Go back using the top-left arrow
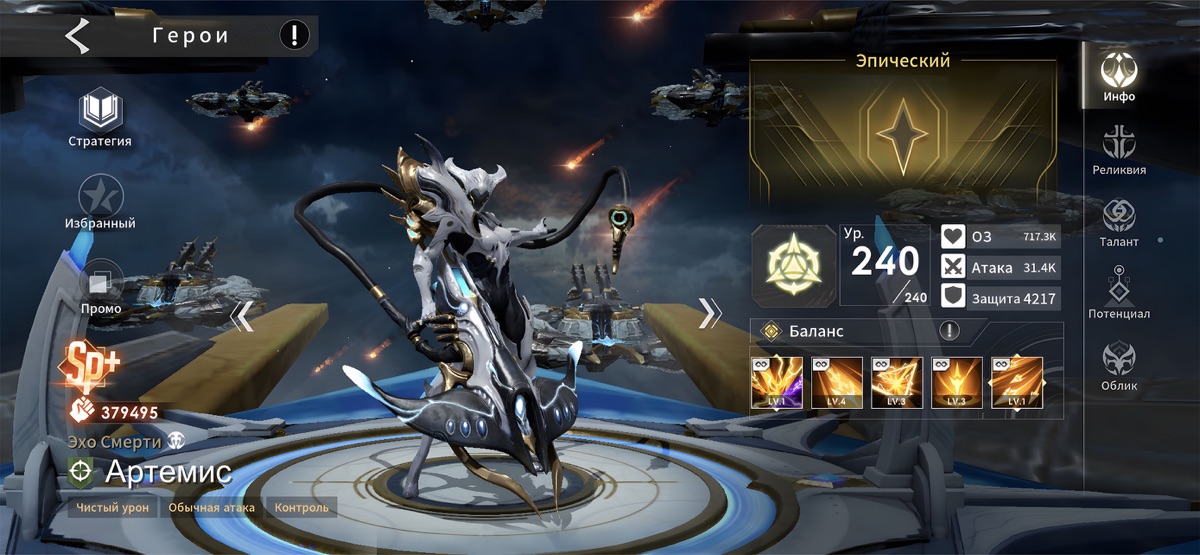 point(77,37)
